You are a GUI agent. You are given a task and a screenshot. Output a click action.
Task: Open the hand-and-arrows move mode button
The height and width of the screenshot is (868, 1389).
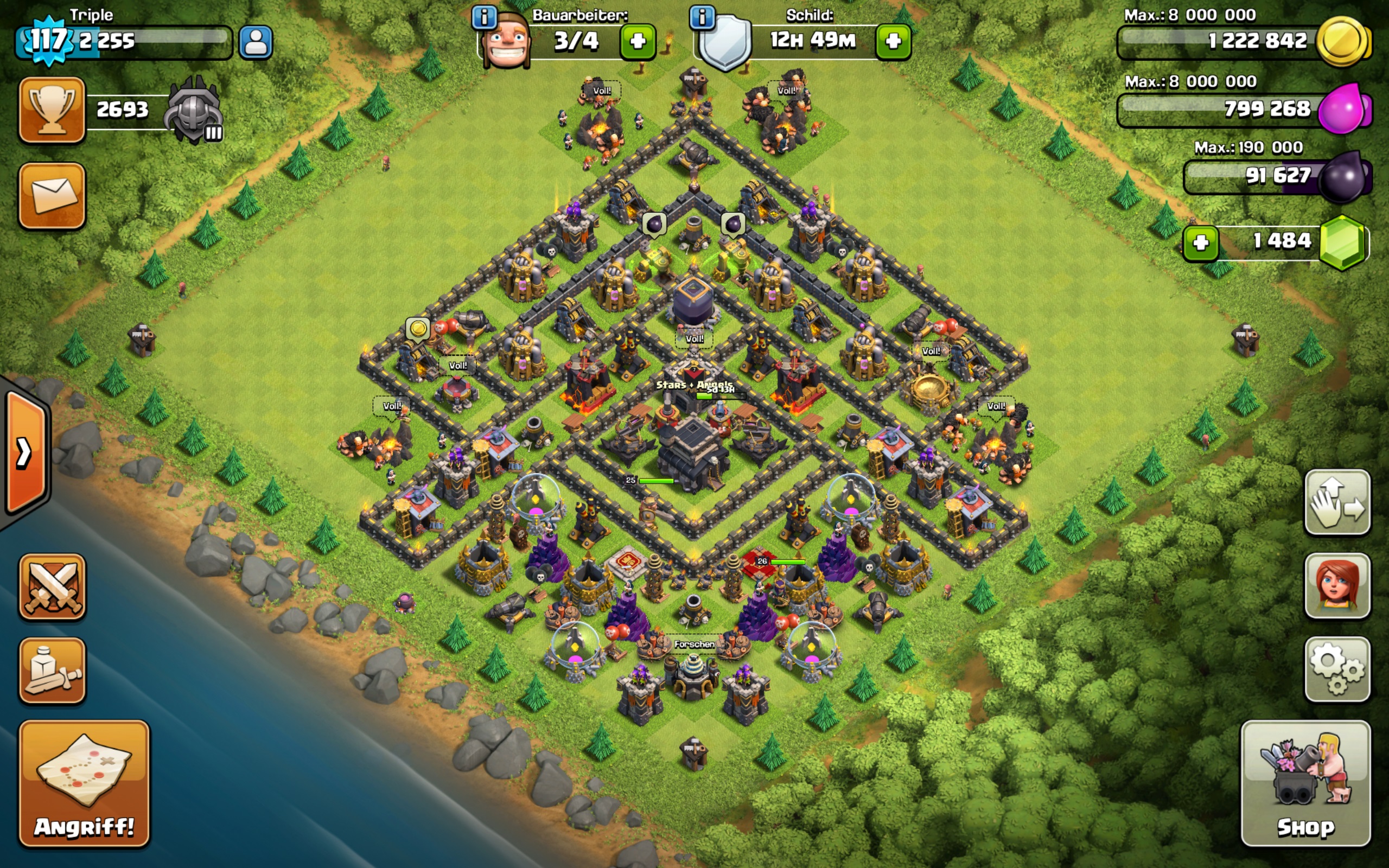(1337, 502)
